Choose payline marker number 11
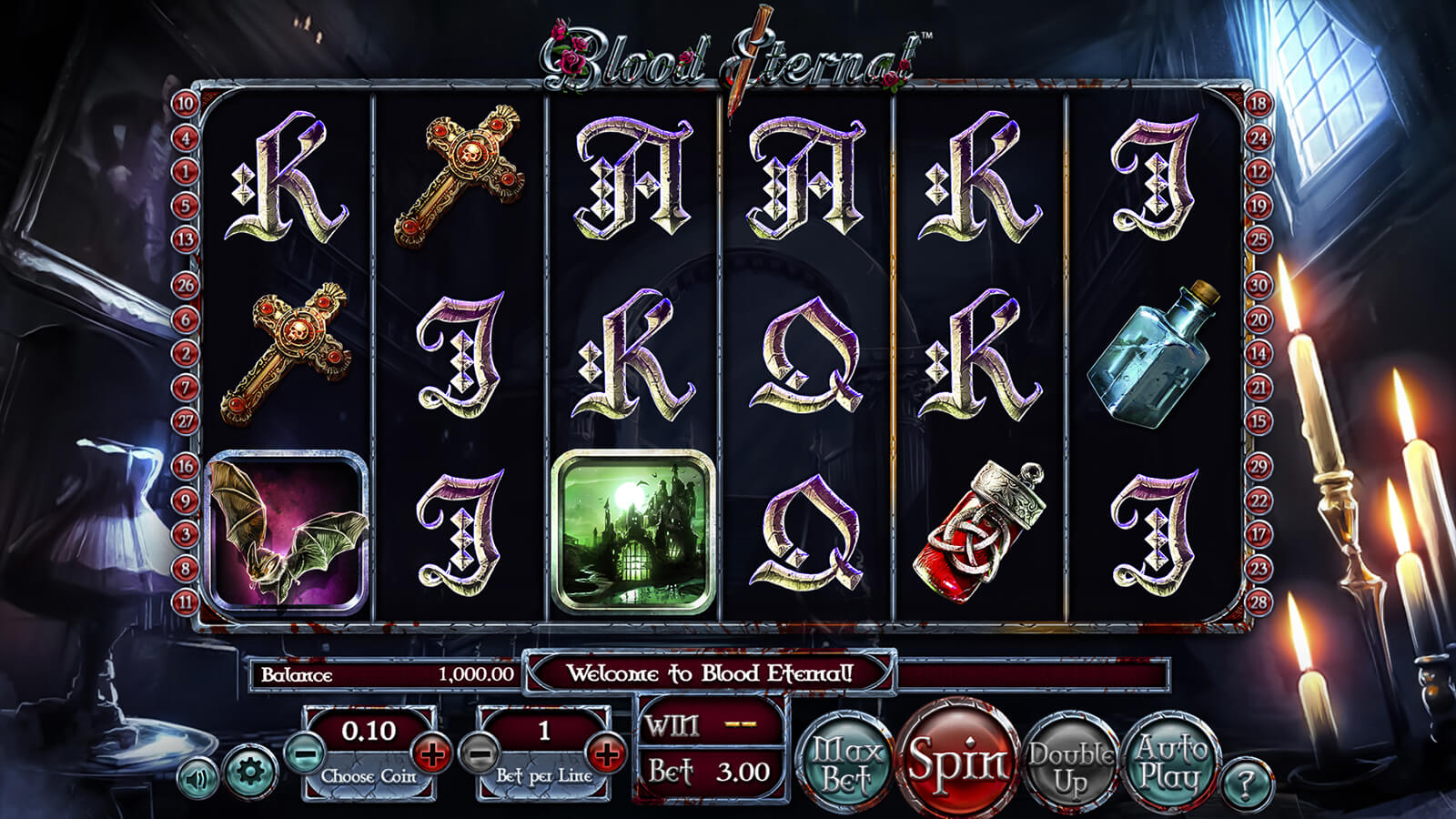Screen dimensions: 1456x819 pyautogui.click(x=186, y=602)
